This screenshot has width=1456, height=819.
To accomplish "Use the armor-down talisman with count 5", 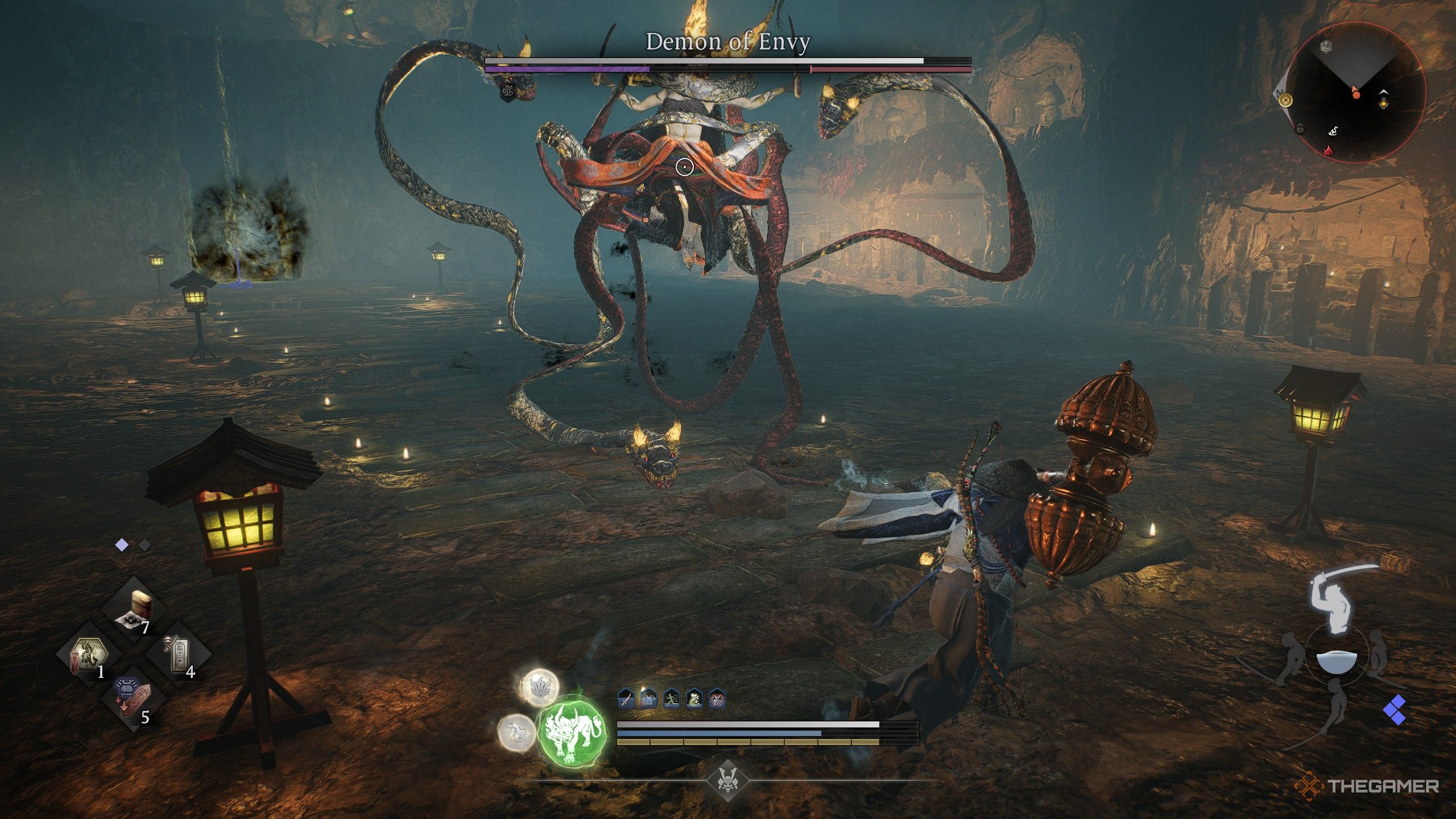I will tap(133, 699).
